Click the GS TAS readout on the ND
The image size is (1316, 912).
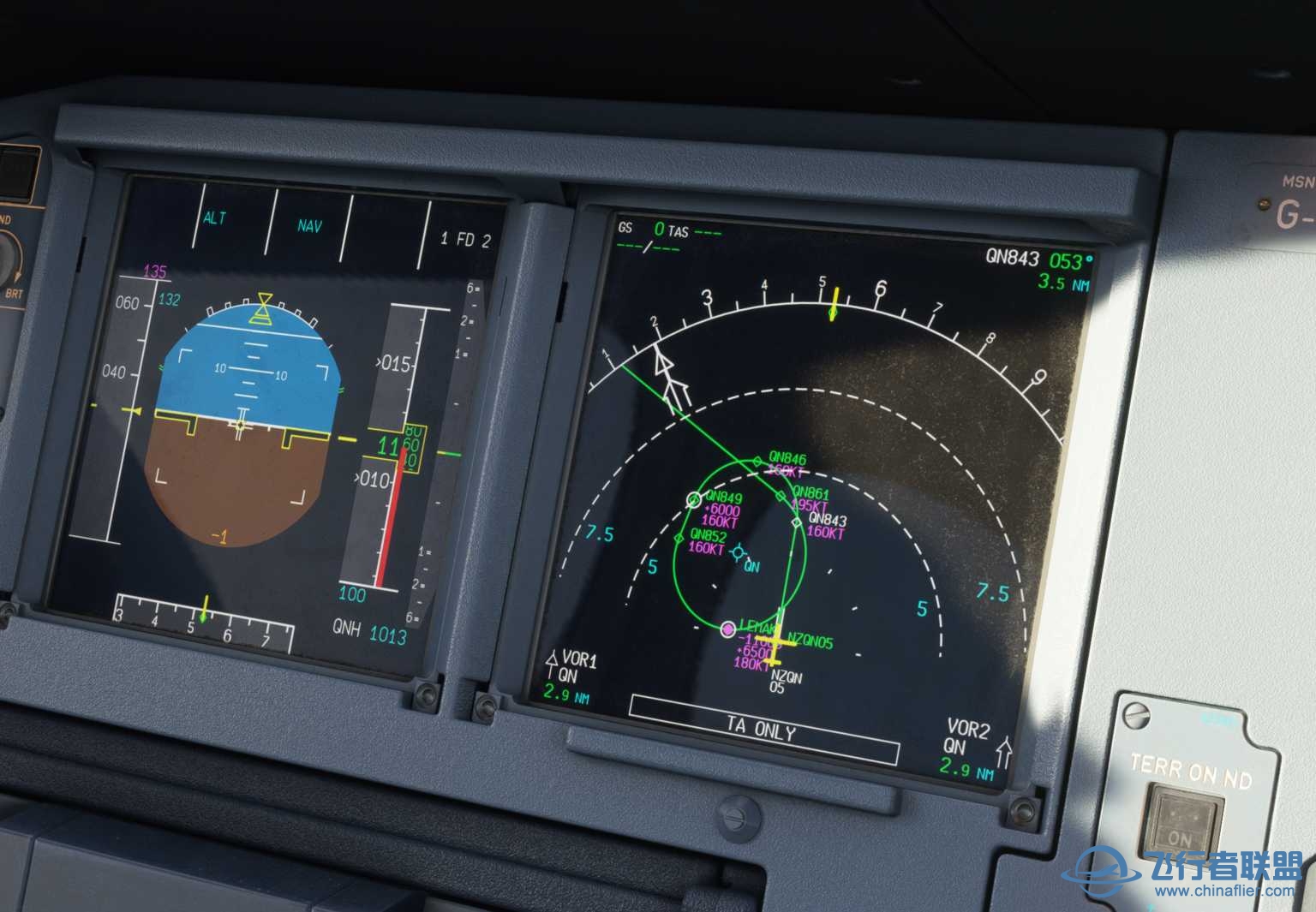point(655,229)
